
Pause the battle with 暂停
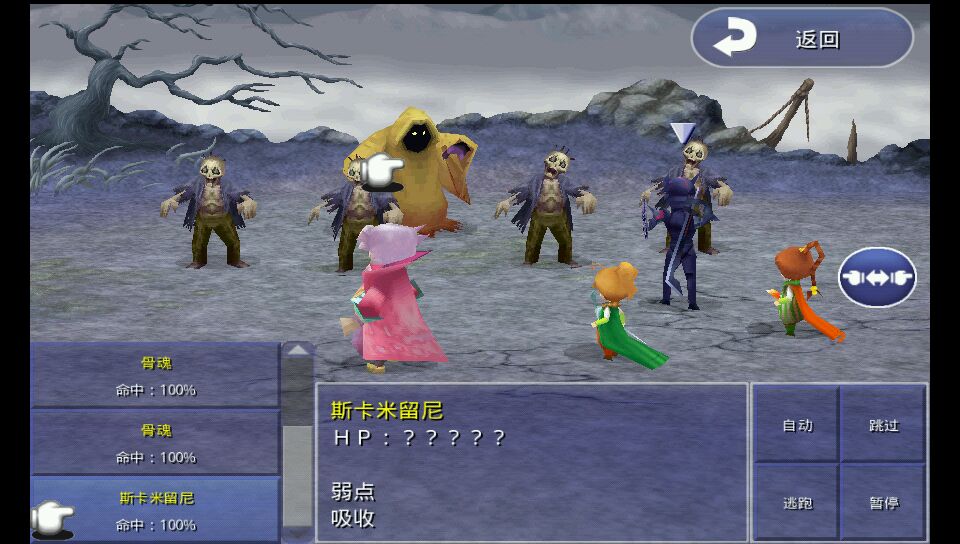pos(884,502)
